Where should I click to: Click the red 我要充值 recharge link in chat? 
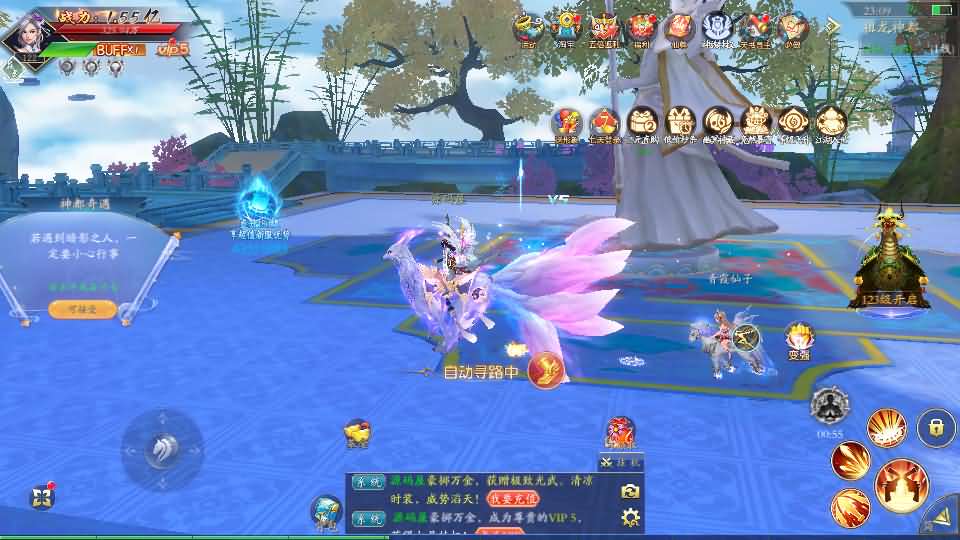coord(514,499)
